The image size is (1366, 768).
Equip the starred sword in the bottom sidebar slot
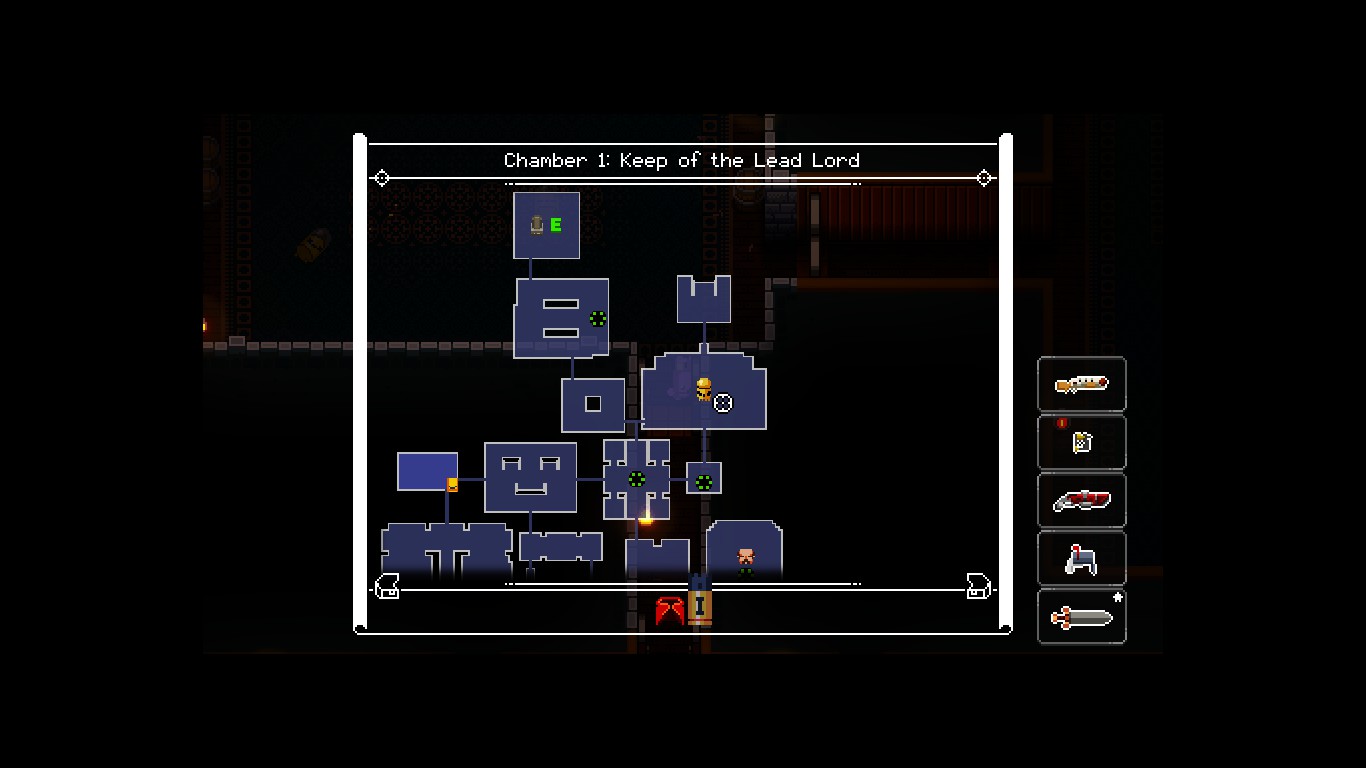tap(1081, 616)
